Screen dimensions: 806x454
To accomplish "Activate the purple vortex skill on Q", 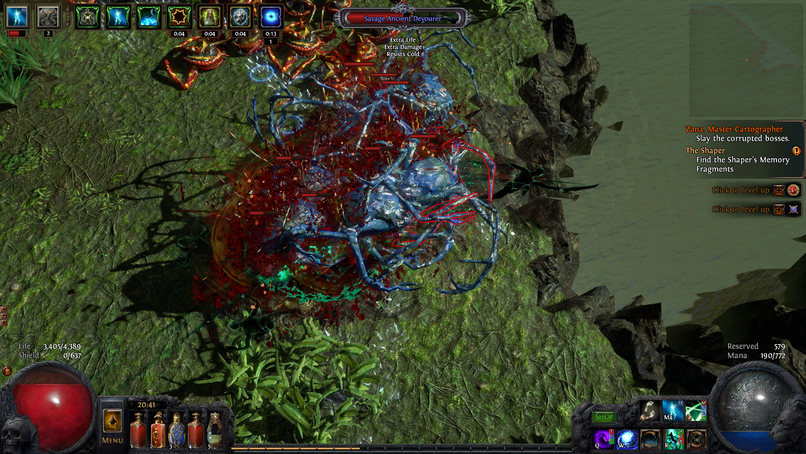I will point(604,439).
